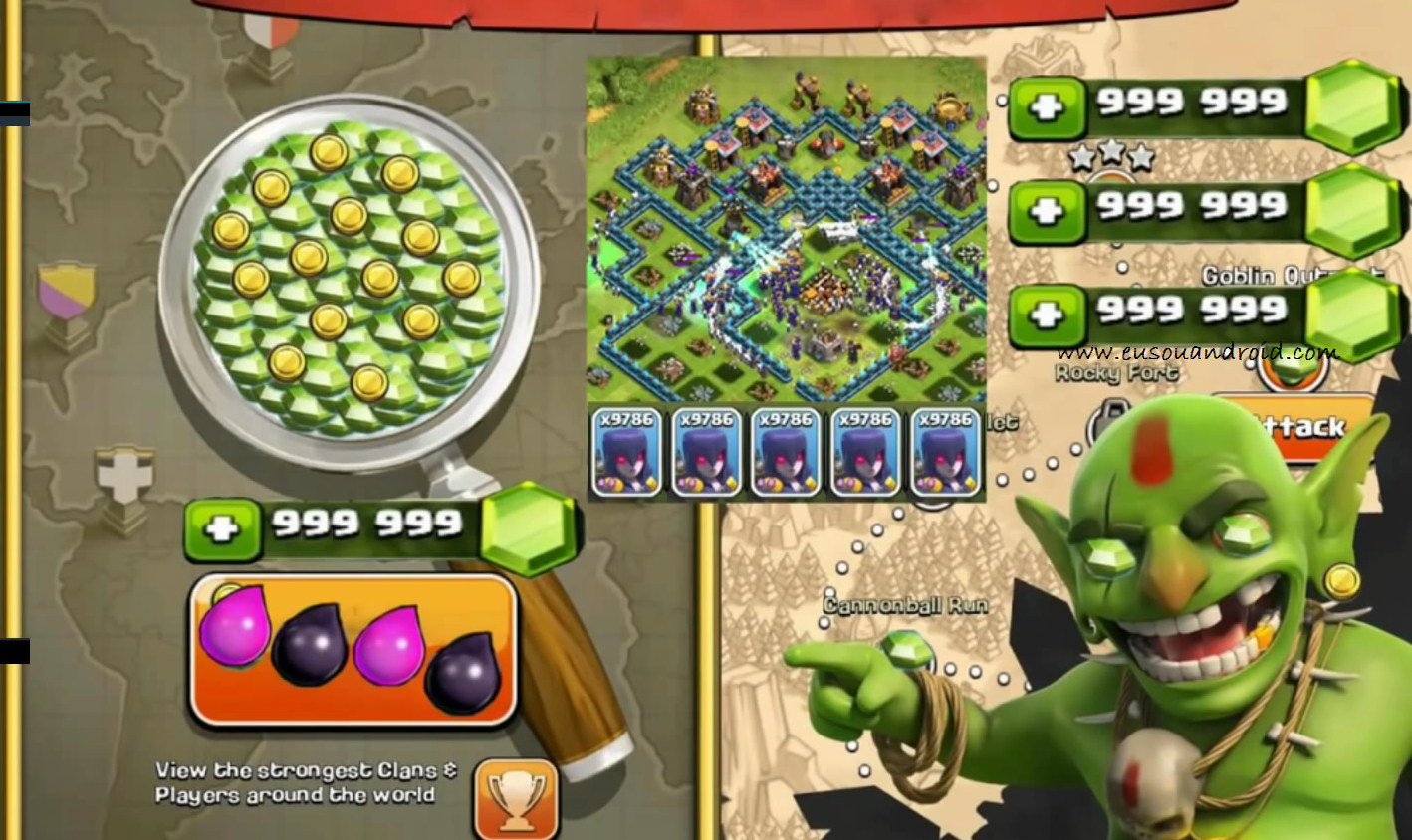This screenshot has height=840, width=1412.
Task: Select the last x9786 Witch troop card
Action: click(945, 450)
